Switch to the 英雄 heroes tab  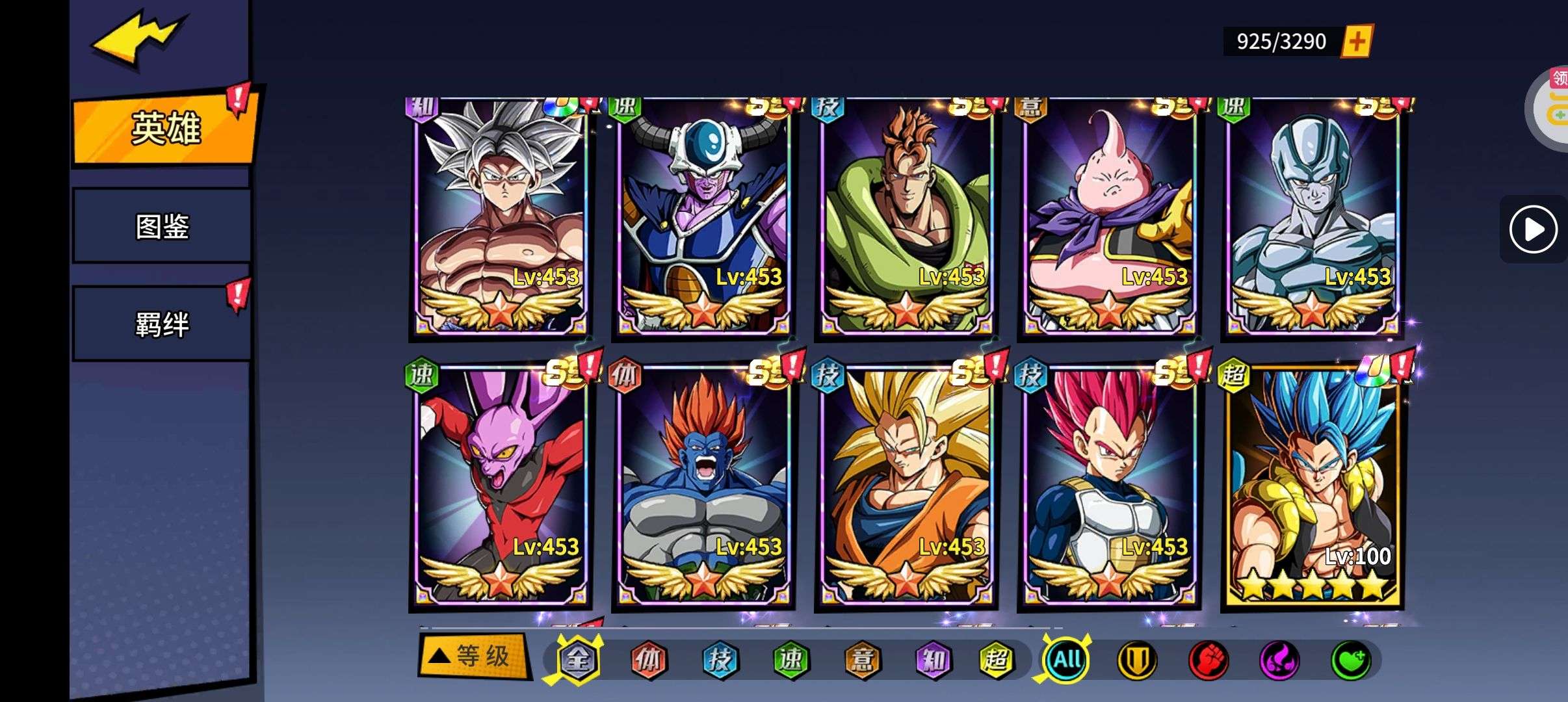[165, 128]
